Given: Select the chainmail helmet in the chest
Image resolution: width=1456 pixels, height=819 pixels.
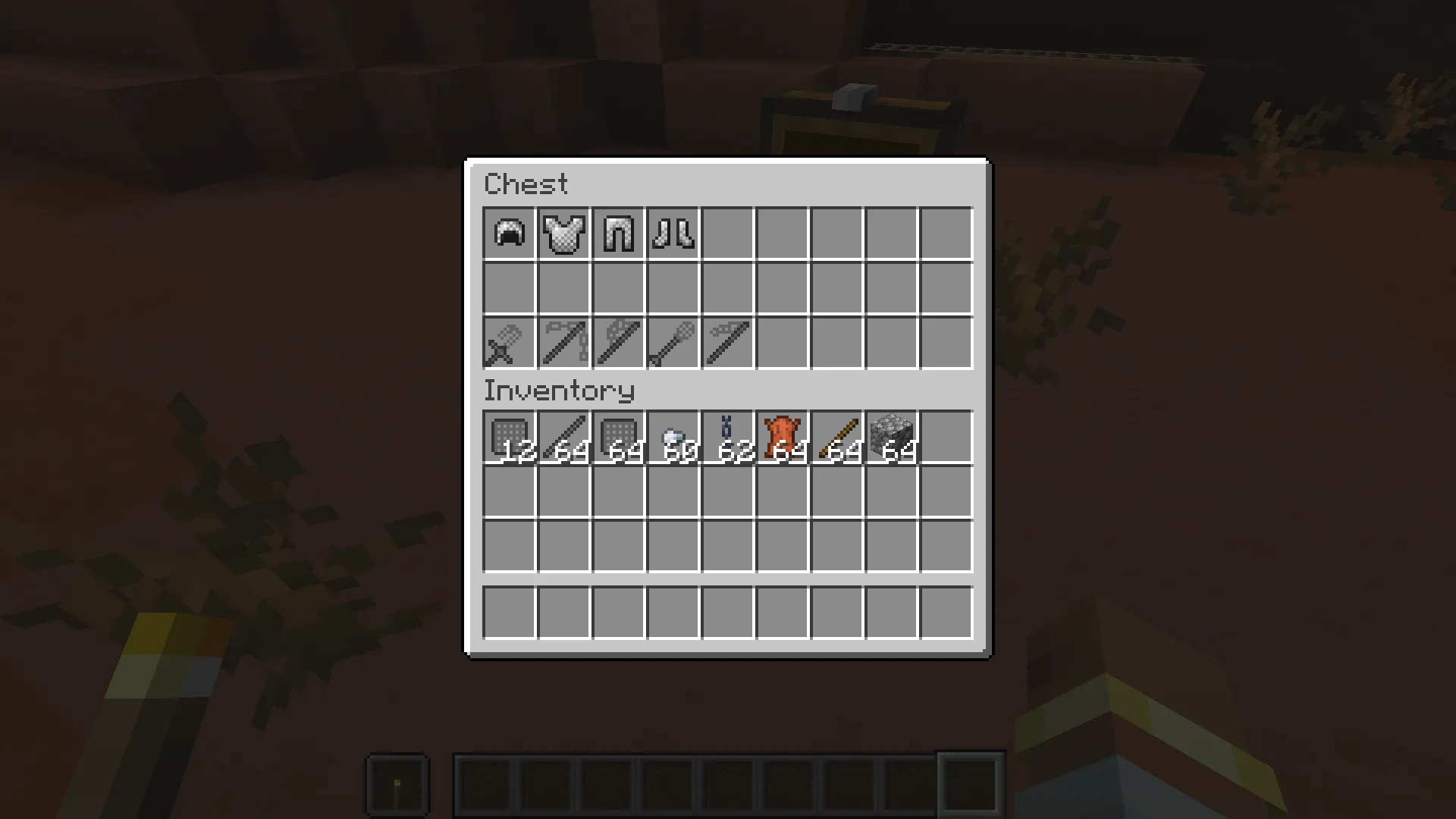Looking at the screenshot, I should click(x=508, y=234).
